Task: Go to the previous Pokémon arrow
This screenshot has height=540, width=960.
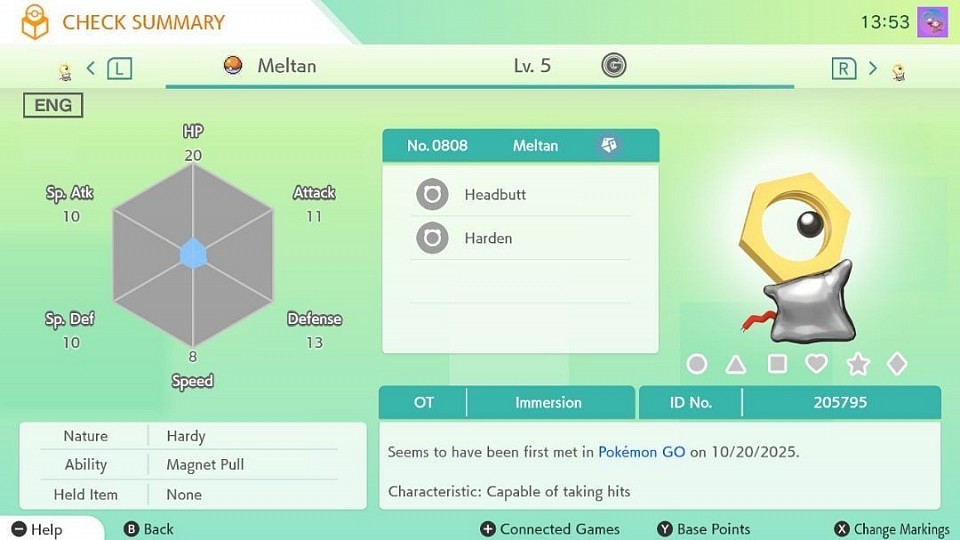Action: (x=91, y=68)
